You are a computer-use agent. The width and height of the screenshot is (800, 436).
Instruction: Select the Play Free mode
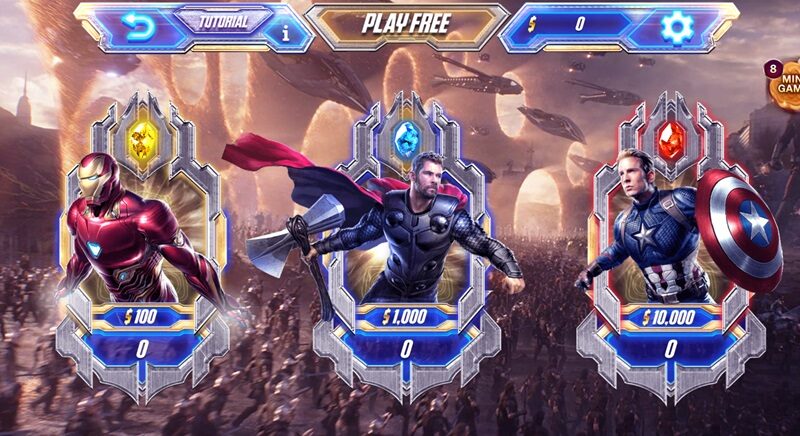click(406, 24)
